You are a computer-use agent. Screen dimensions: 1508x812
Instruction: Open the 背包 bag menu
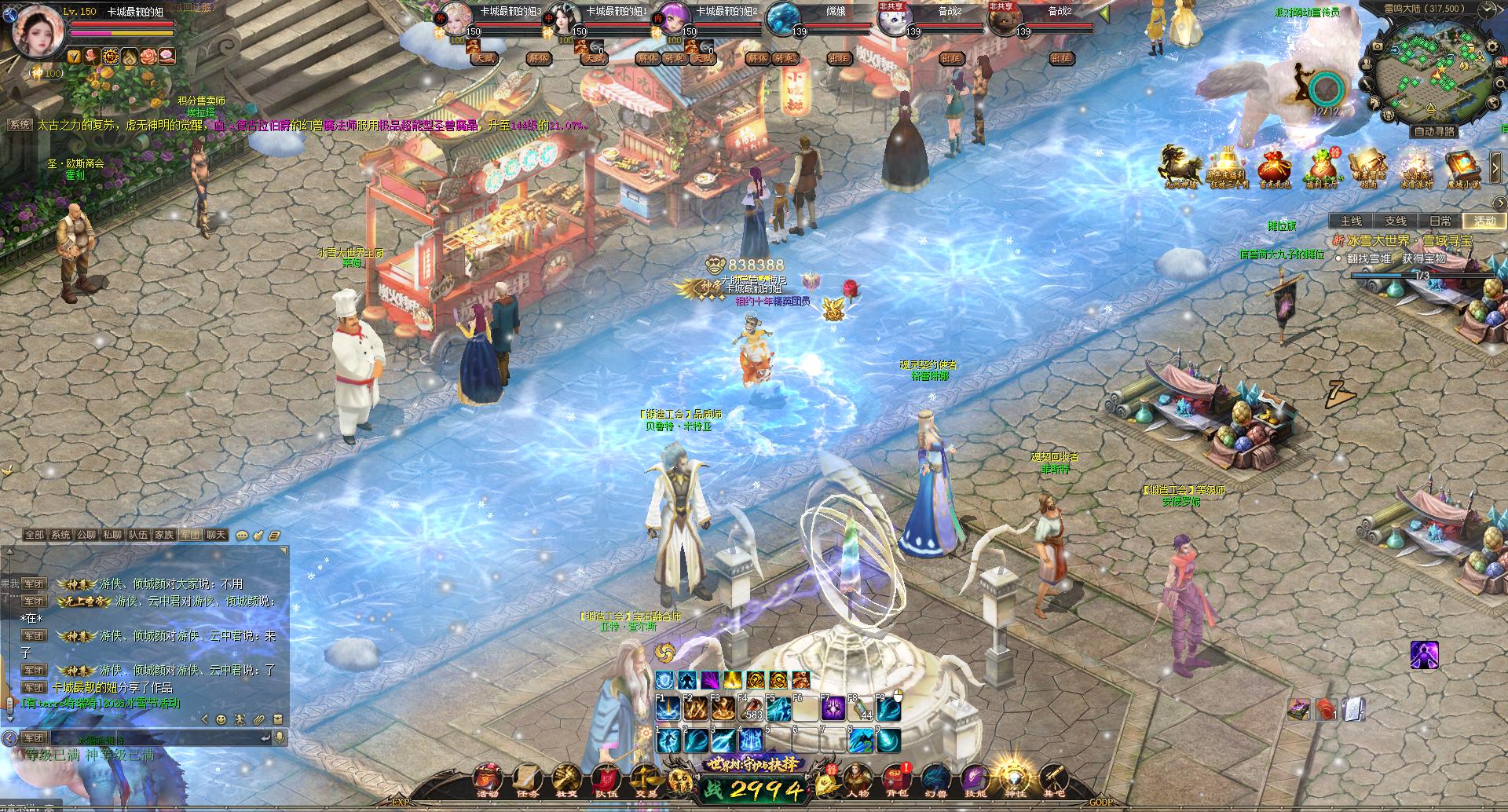[895, 779]
